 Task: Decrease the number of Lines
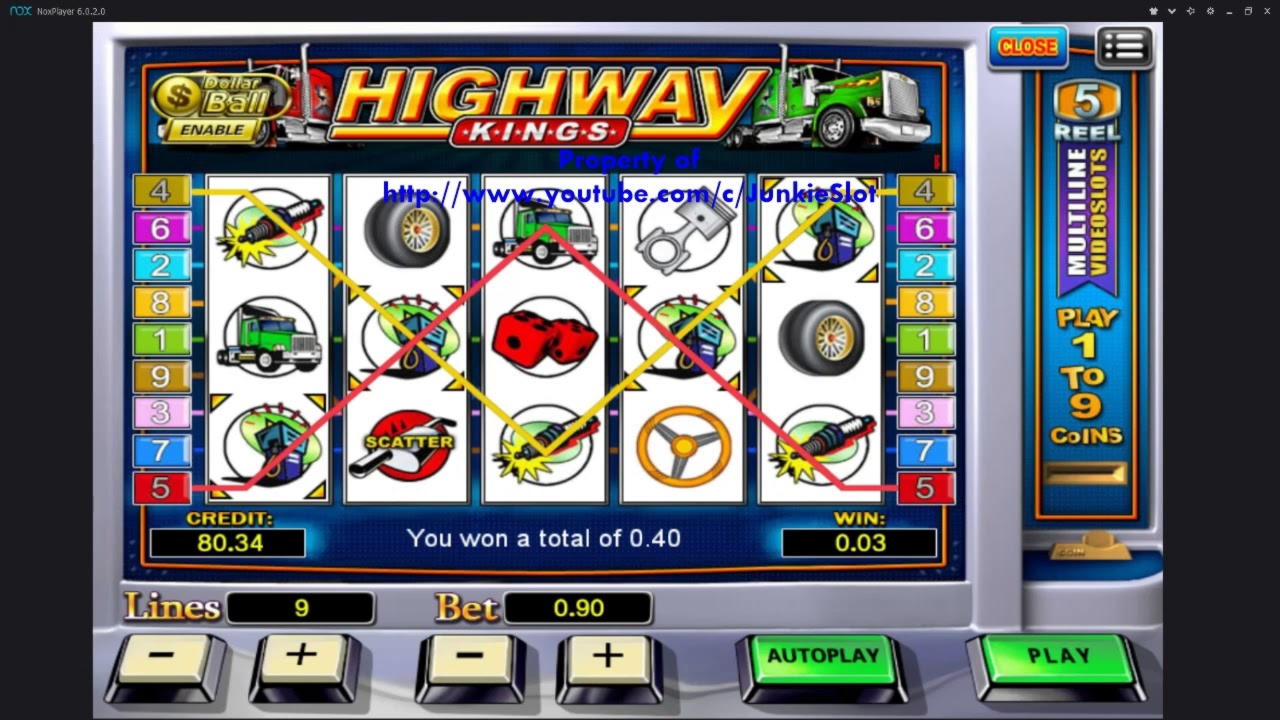pyautogui.click(x=163, y=658)
